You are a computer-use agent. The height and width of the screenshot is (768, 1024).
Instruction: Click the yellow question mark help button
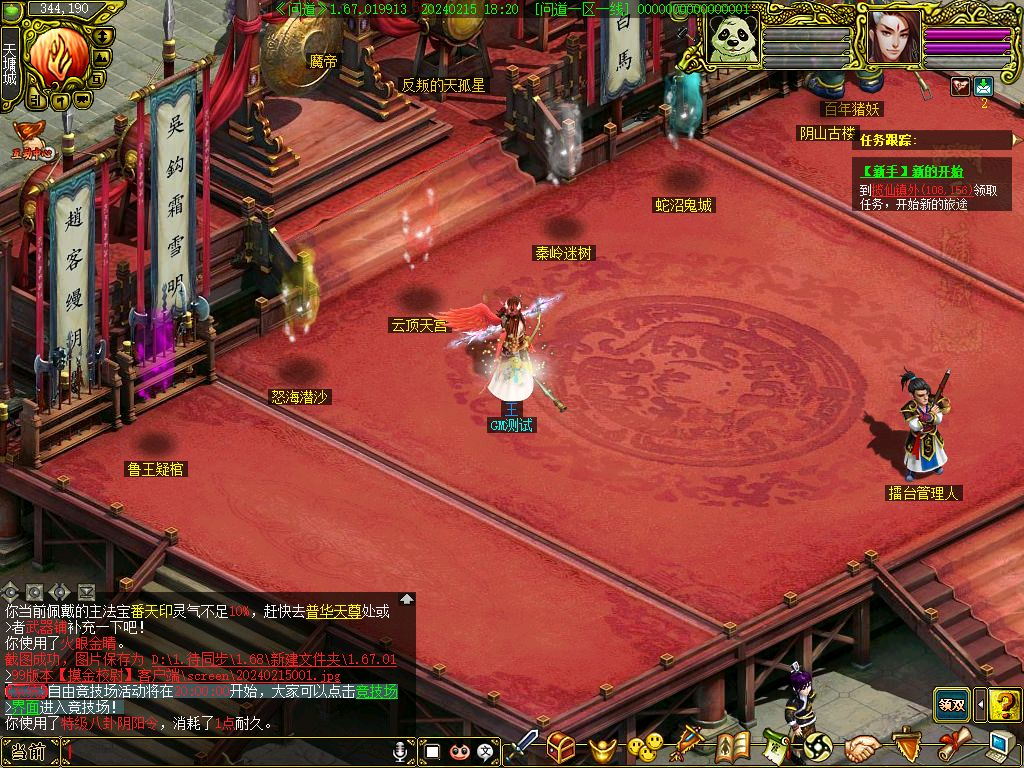click(x=1005, y=704)
